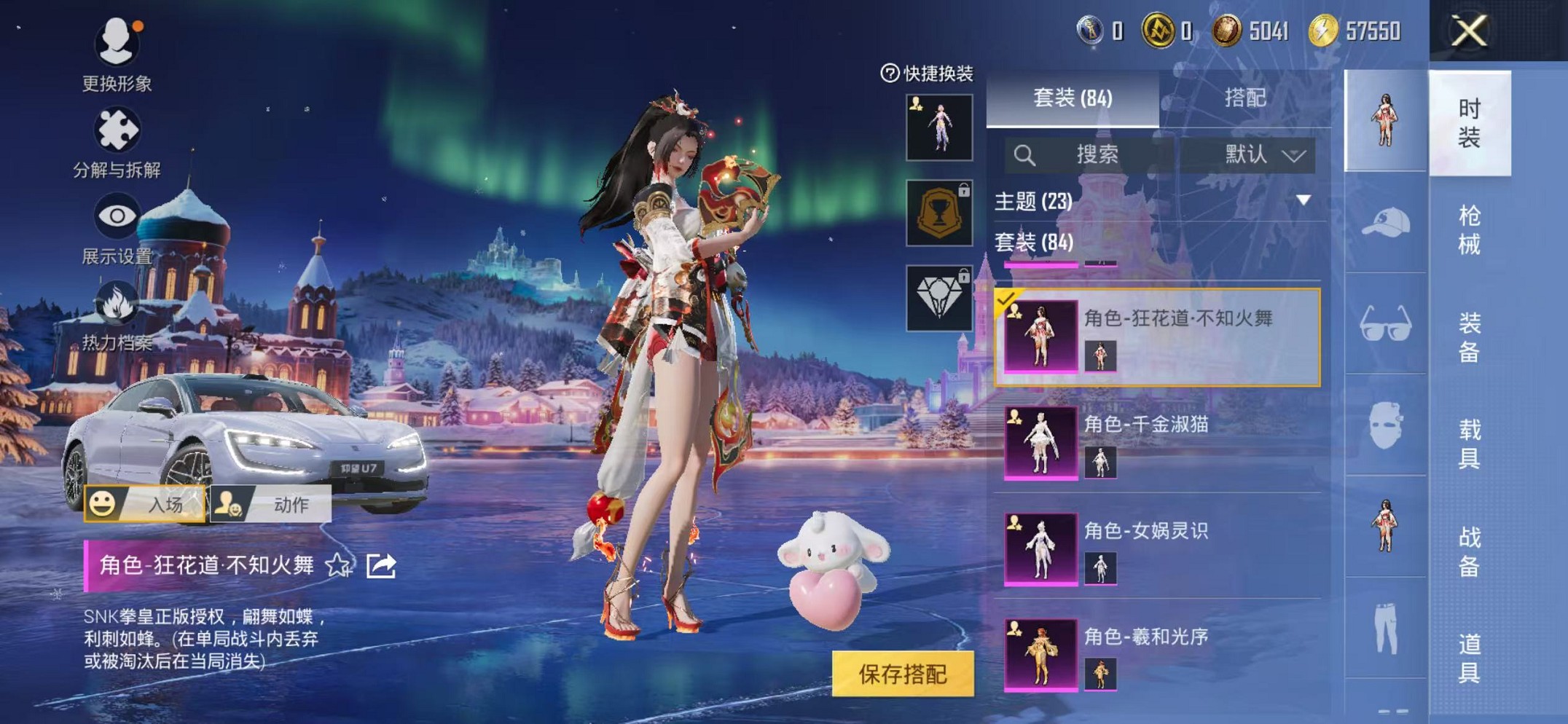Save outfit with 保存搭配 button
Image resolution: width=1568 pixels, height=724 pixels.
(902, 674)
